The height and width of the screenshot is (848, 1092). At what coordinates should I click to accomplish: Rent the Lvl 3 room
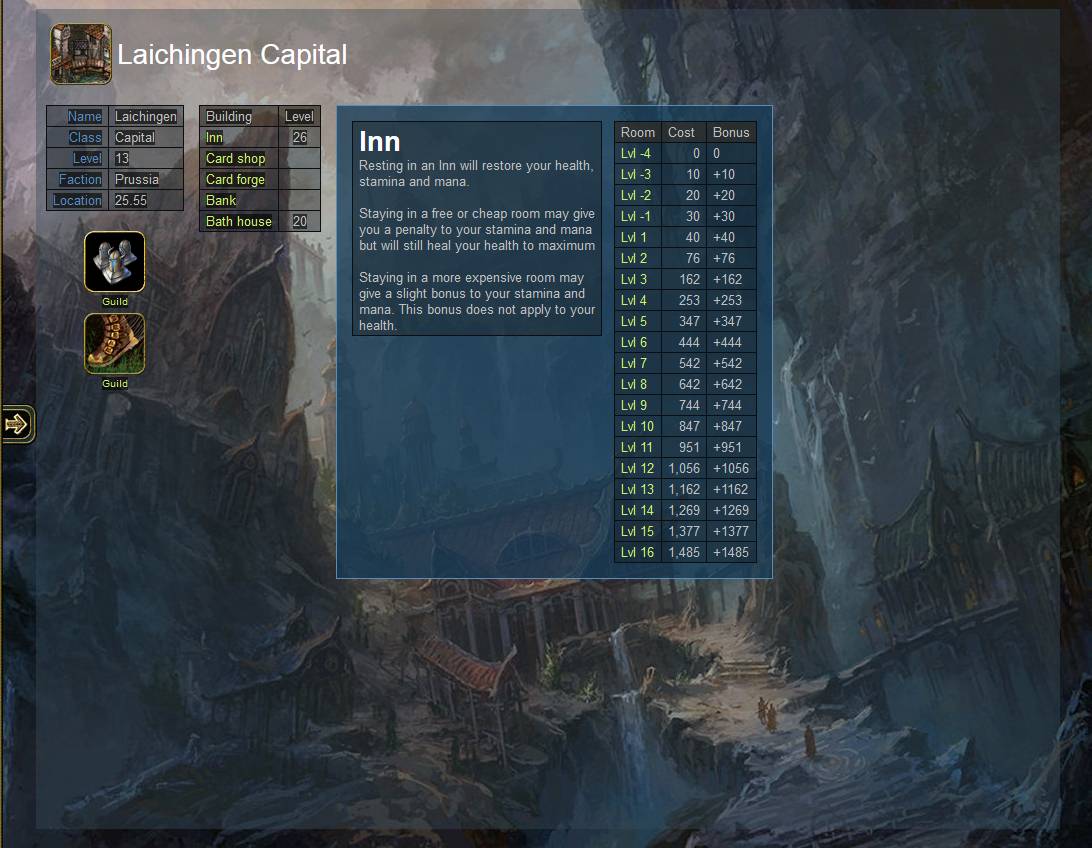[634, 280]
